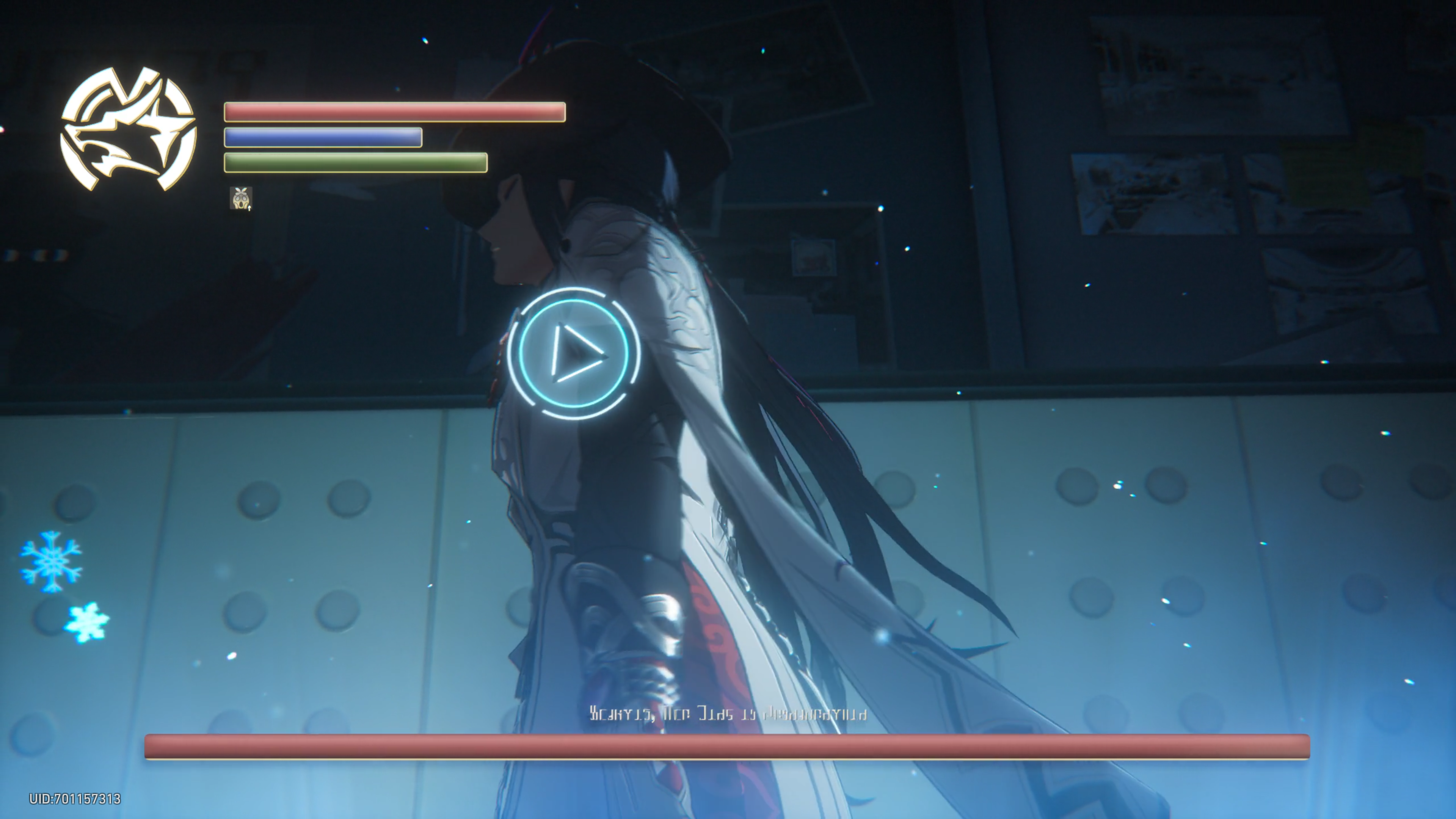
Task: Click the glowing circular play button
Action: coord(574,353)
